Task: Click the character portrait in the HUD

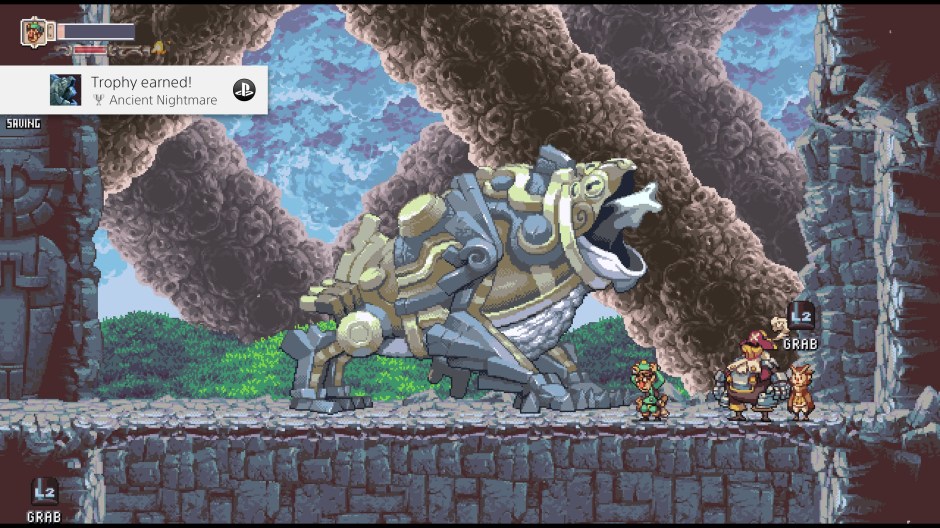Action: [x=34, y=31]
